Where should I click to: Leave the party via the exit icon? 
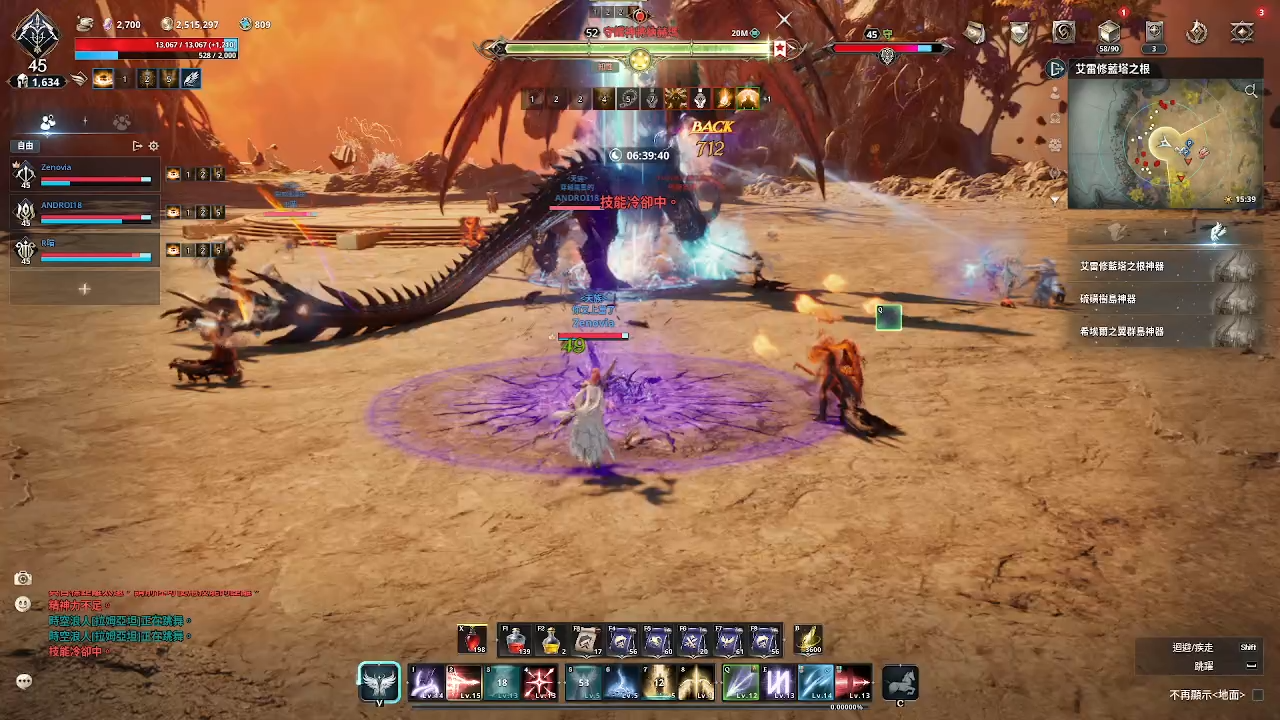coord(137,146)
